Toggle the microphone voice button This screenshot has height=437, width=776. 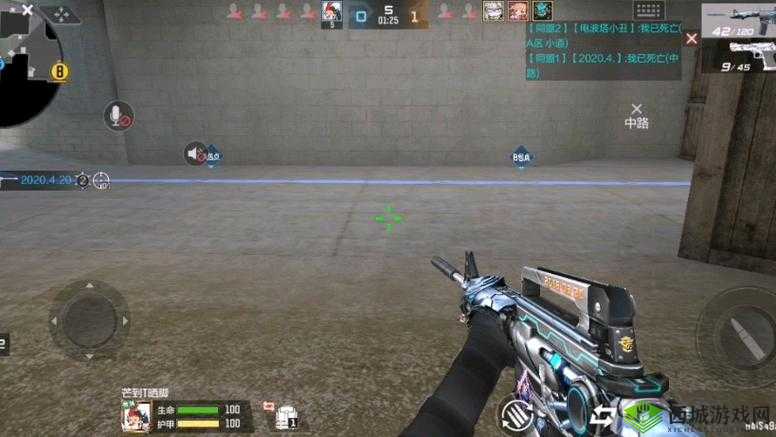(x=118, y=116)
